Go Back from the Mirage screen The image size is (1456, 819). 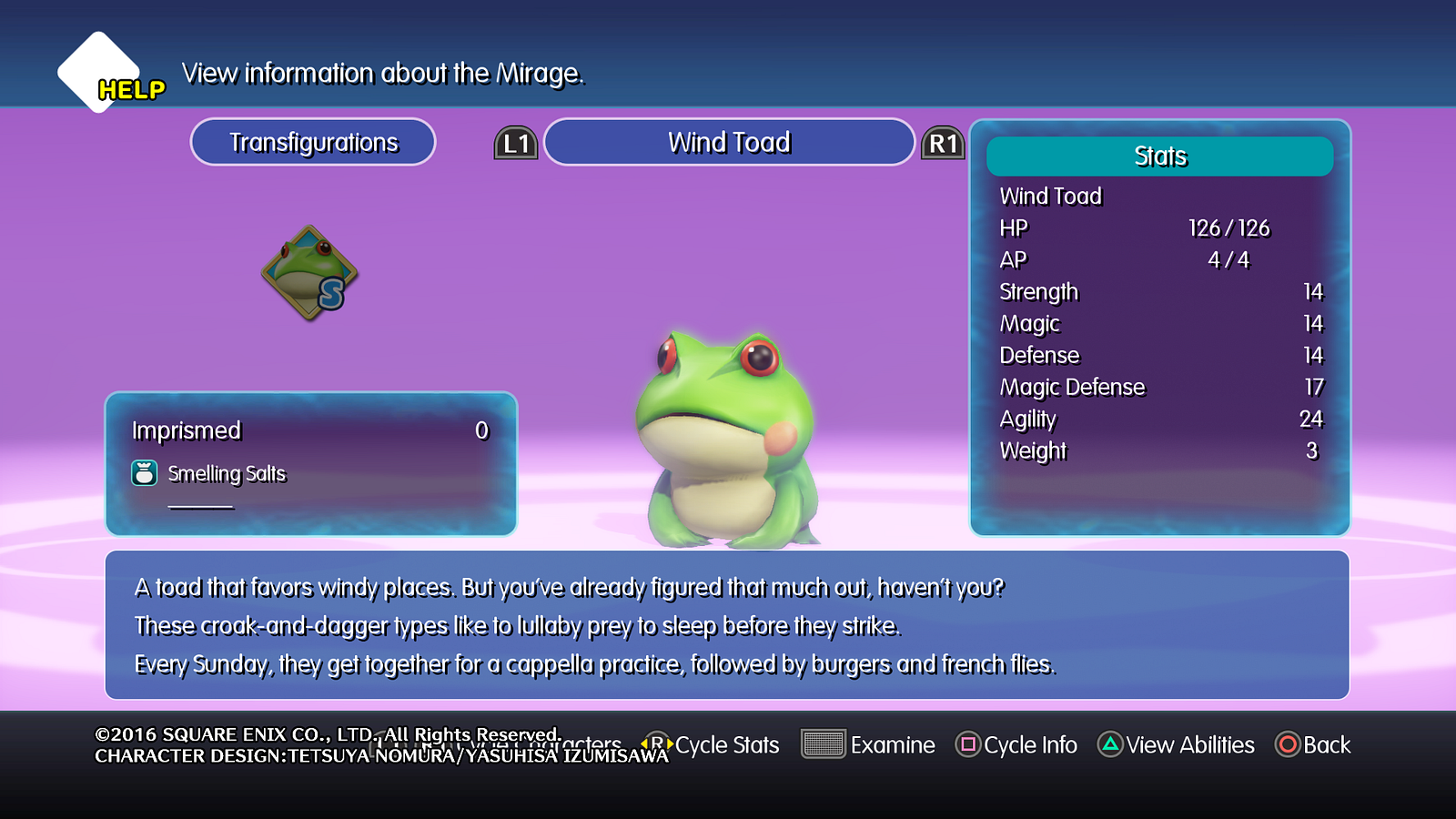pos(1313,745)
